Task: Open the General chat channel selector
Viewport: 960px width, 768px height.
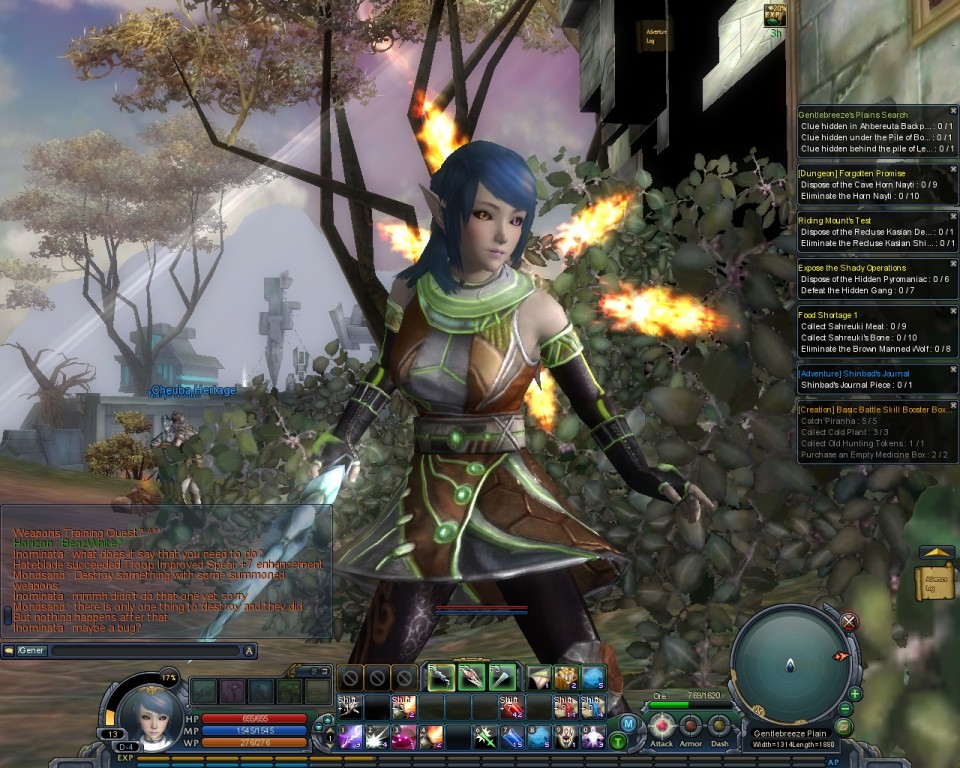Action: (x=24, y=651)
